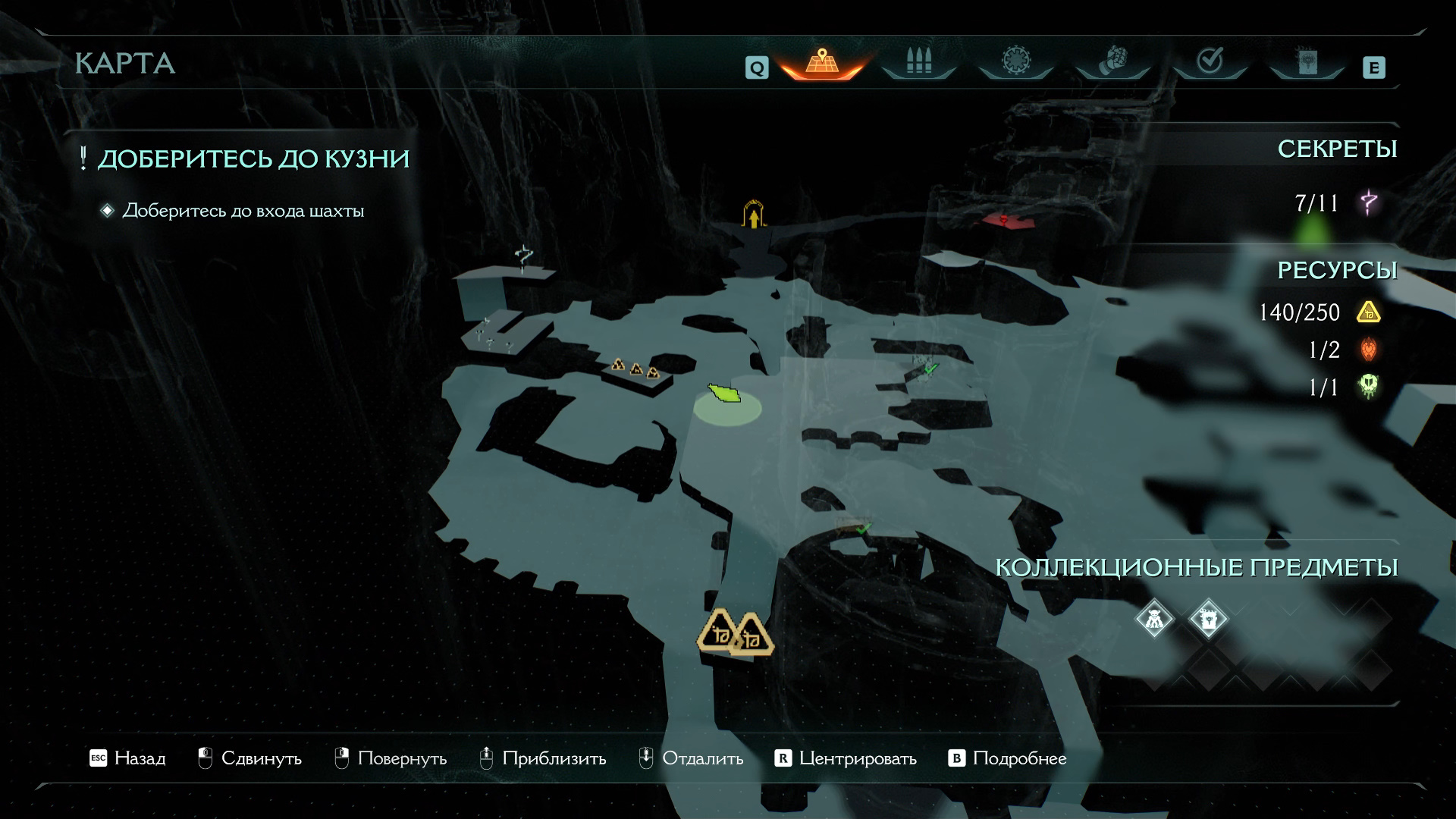Click the red marker on the map
1456x819 pixels.
[x=1003, y=221]
